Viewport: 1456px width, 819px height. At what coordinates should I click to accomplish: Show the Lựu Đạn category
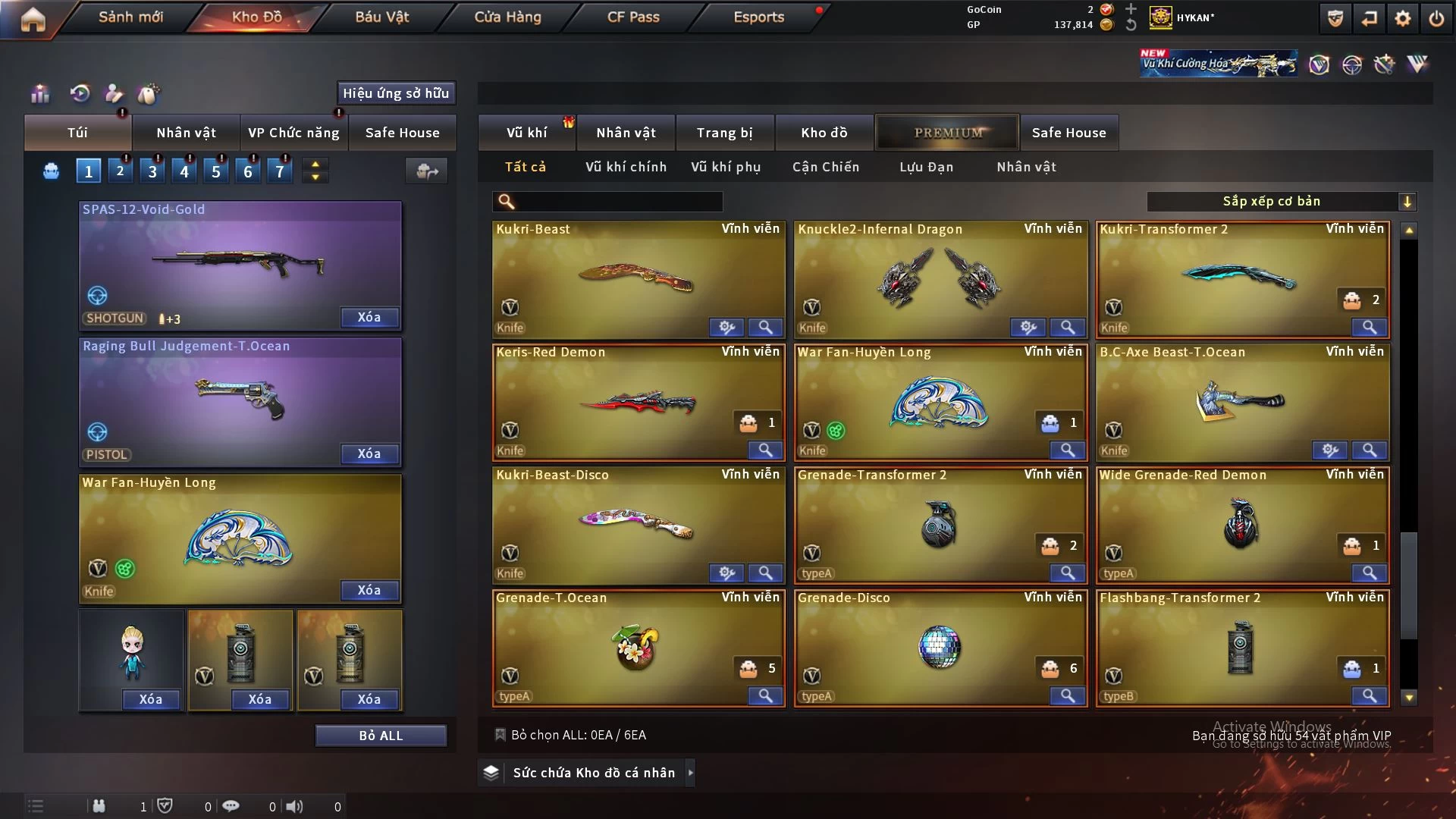click(926, 167)
